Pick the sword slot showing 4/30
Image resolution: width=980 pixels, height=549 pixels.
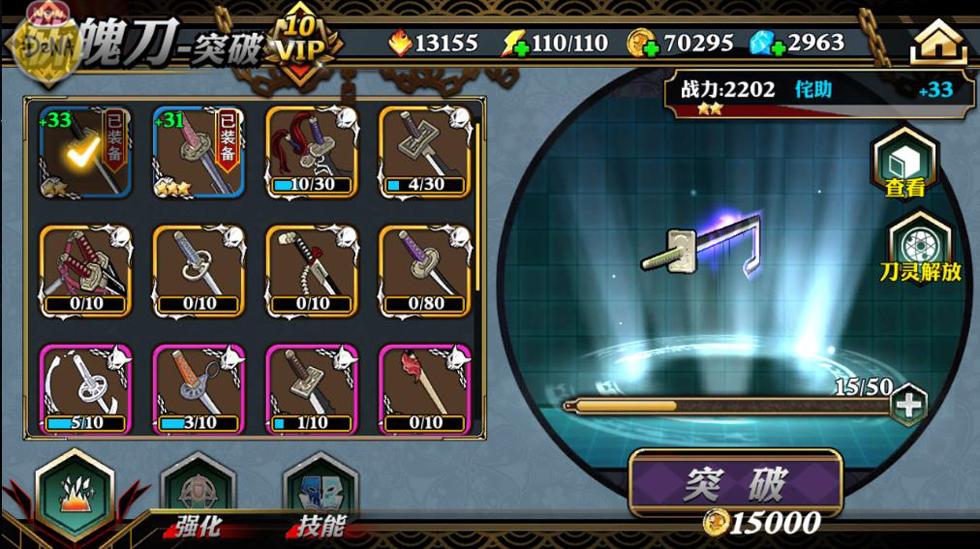(x=424, y=152)
